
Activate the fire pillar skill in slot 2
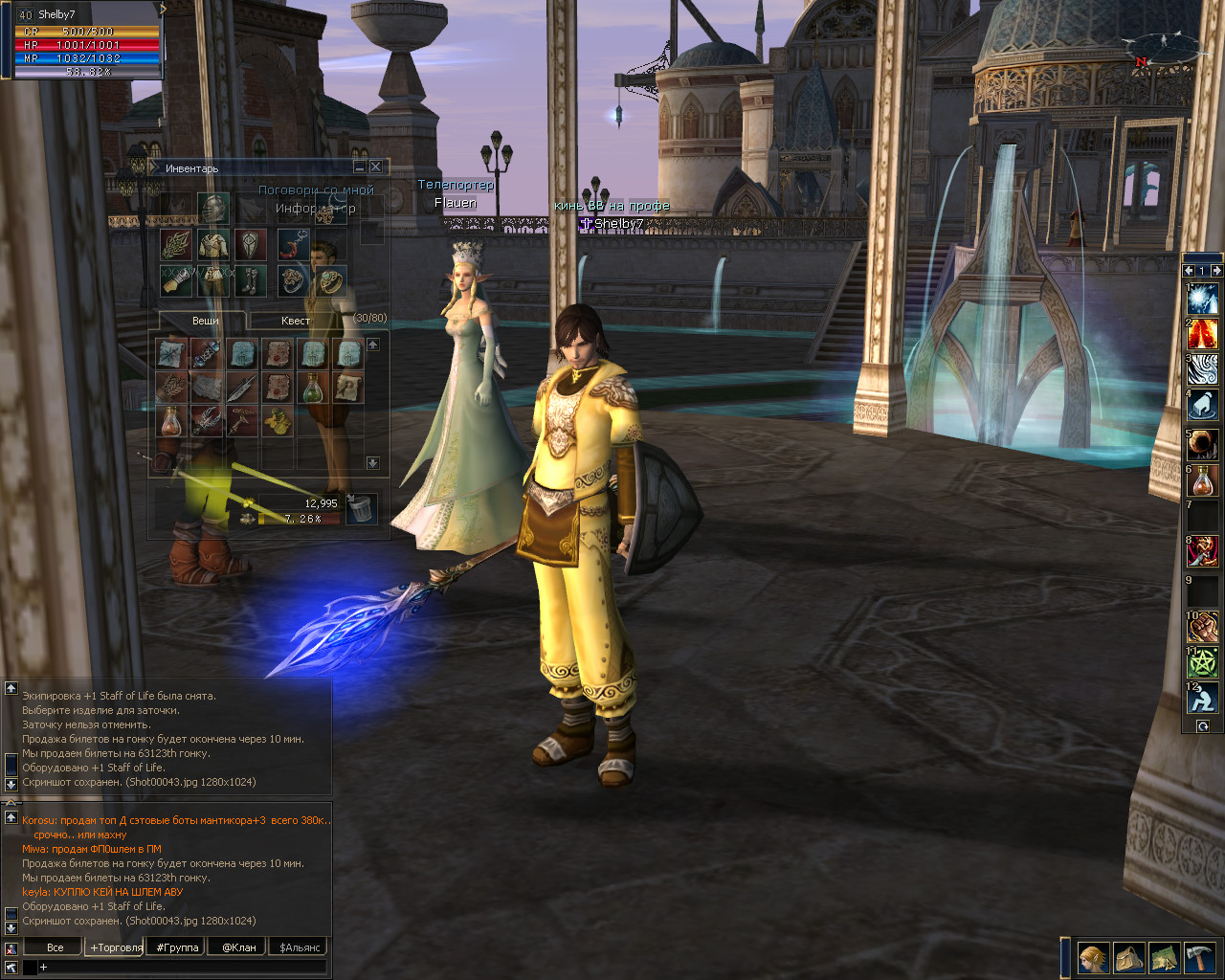(1202, 335)
